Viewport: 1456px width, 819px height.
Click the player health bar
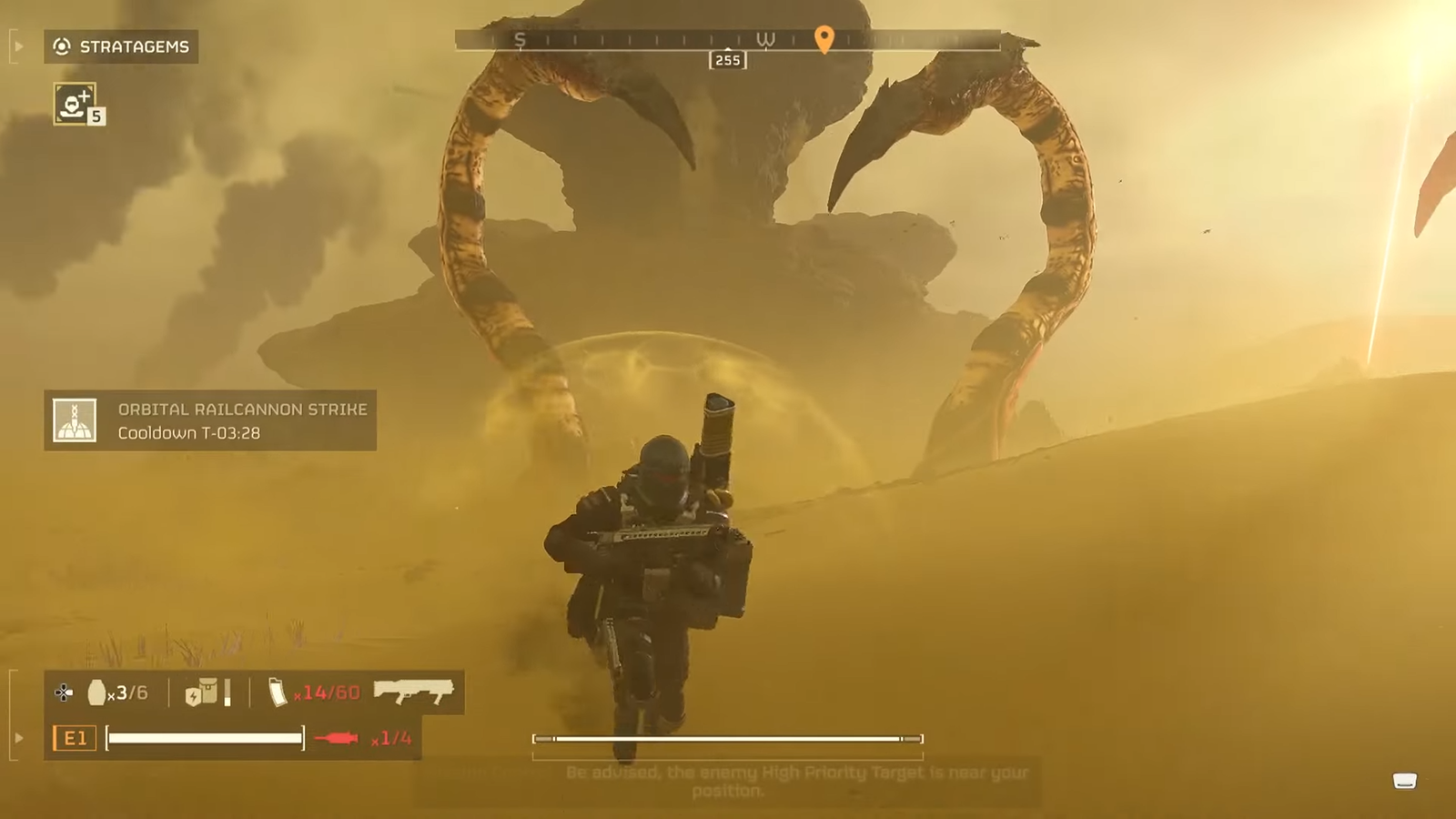(204, 737)
